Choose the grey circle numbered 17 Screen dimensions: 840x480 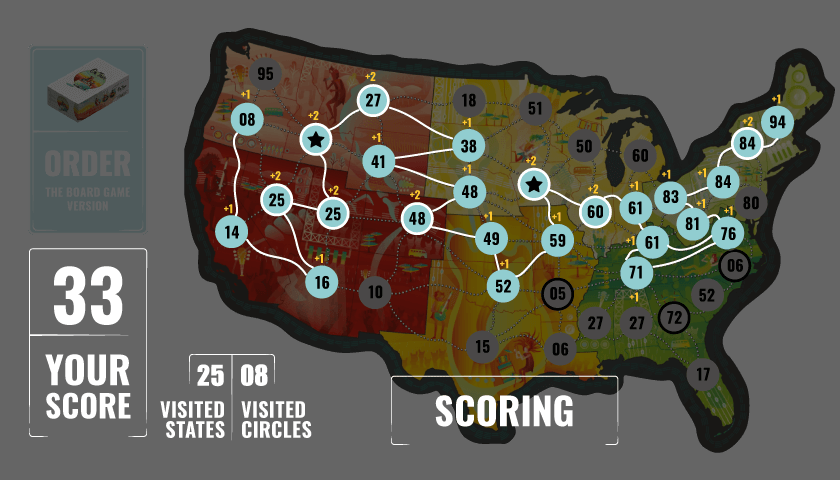(703, 374)
